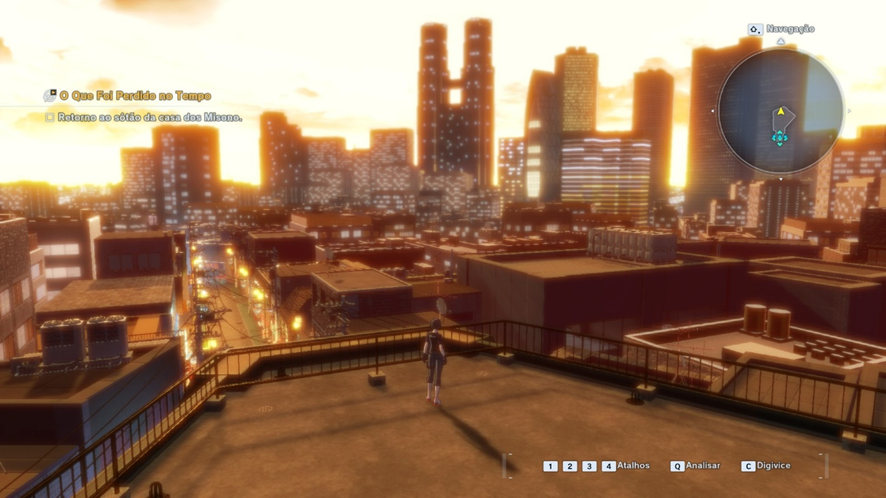Select the yellow player arrow on the minimap
The width and height of the screenshot is (886, 498).
pyautogui.click(x=780, y=112)
